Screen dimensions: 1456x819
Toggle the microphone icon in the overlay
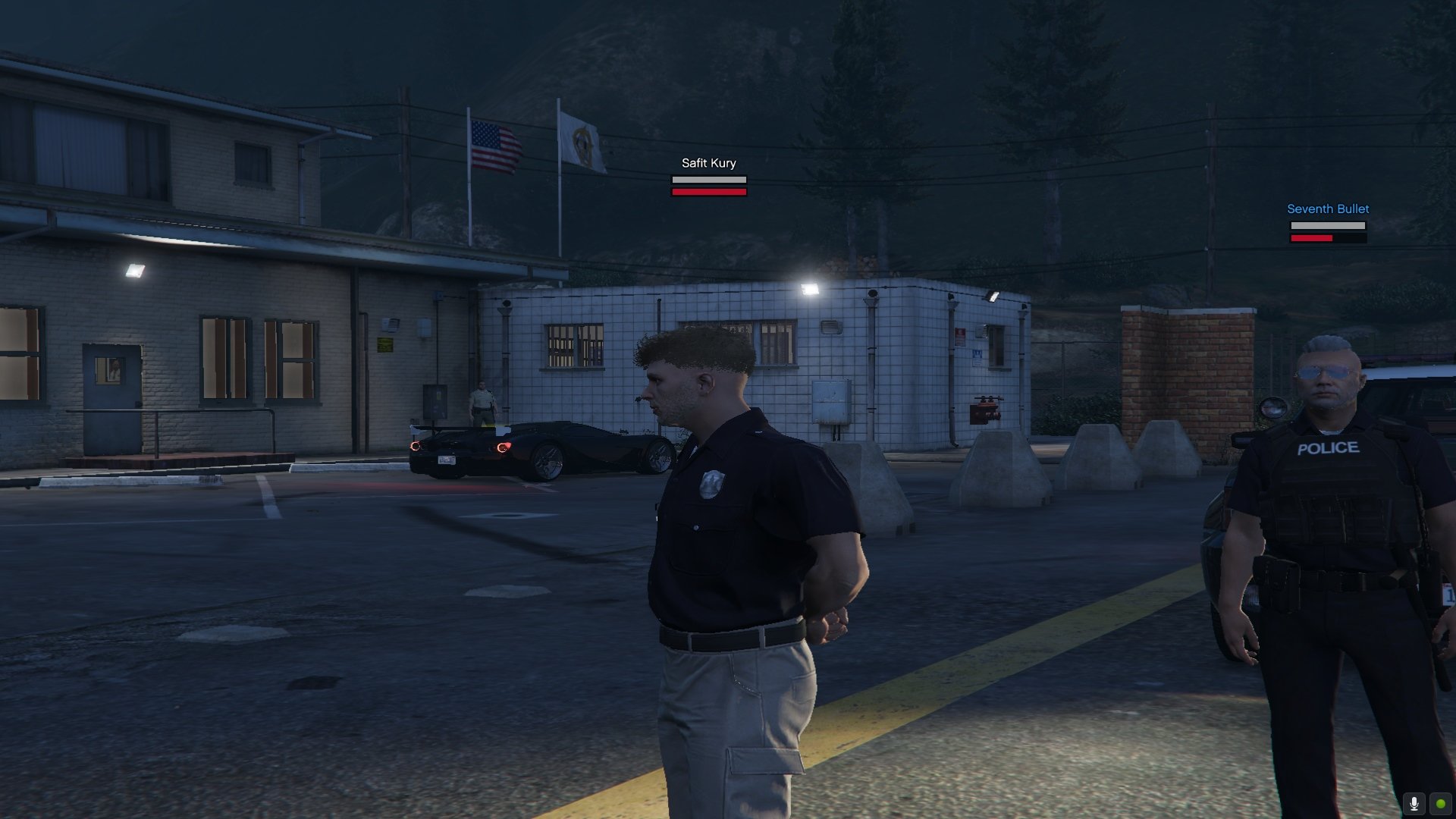tap(1414, 804)
